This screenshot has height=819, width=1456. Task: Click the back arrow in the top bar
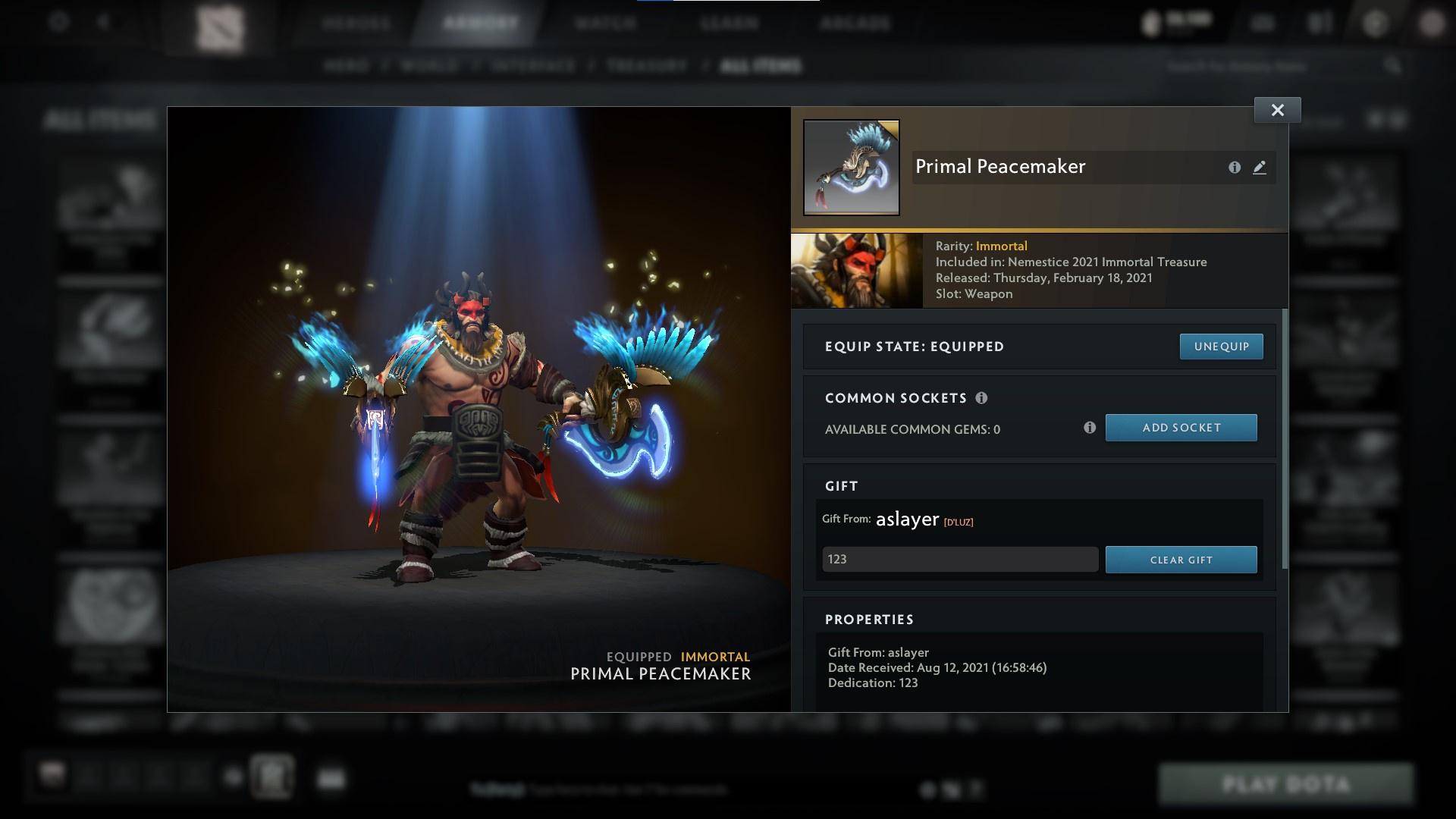pos(102,22)
